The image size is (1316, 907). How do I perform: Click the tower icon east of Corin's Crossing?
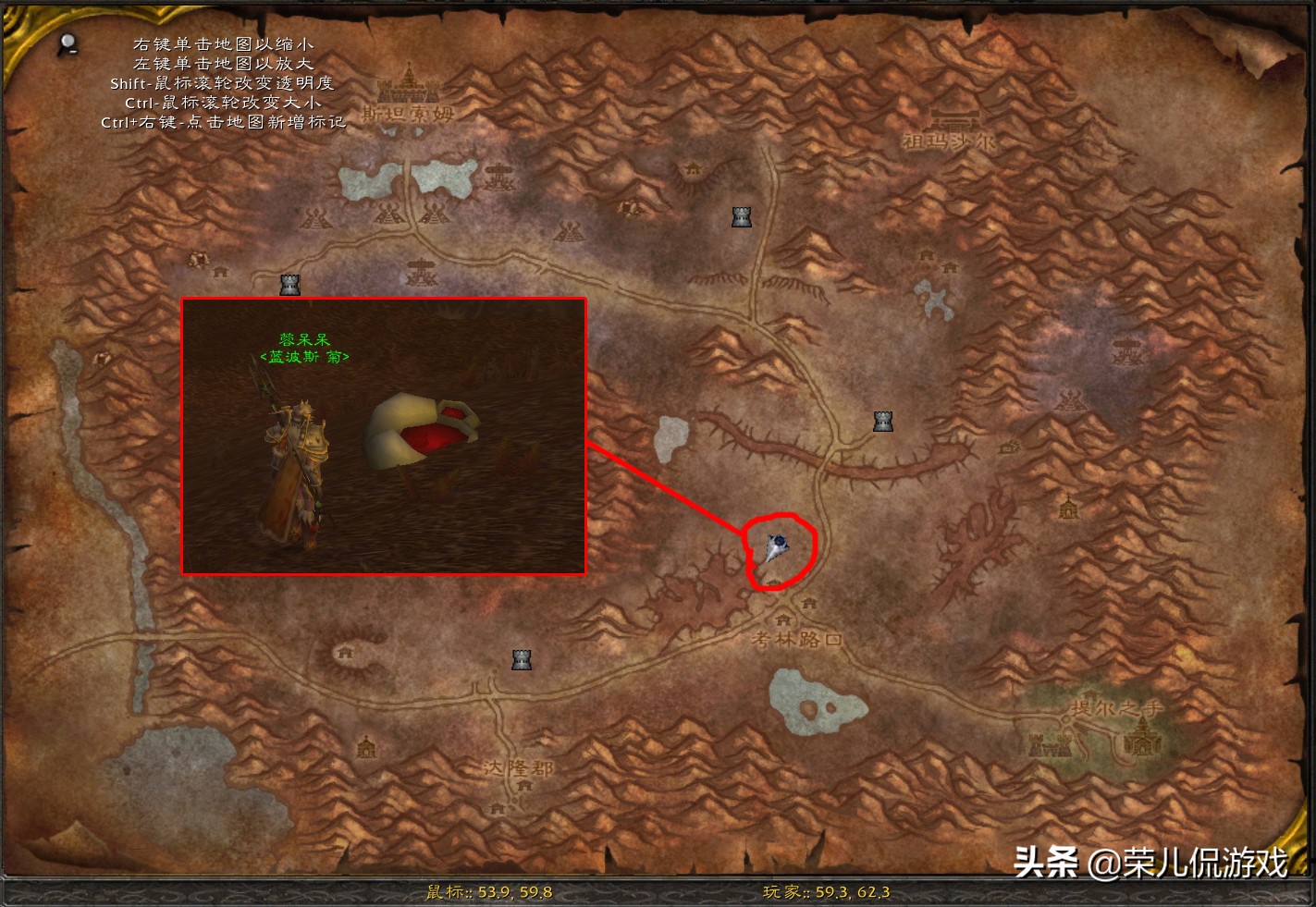pos(883,420)
